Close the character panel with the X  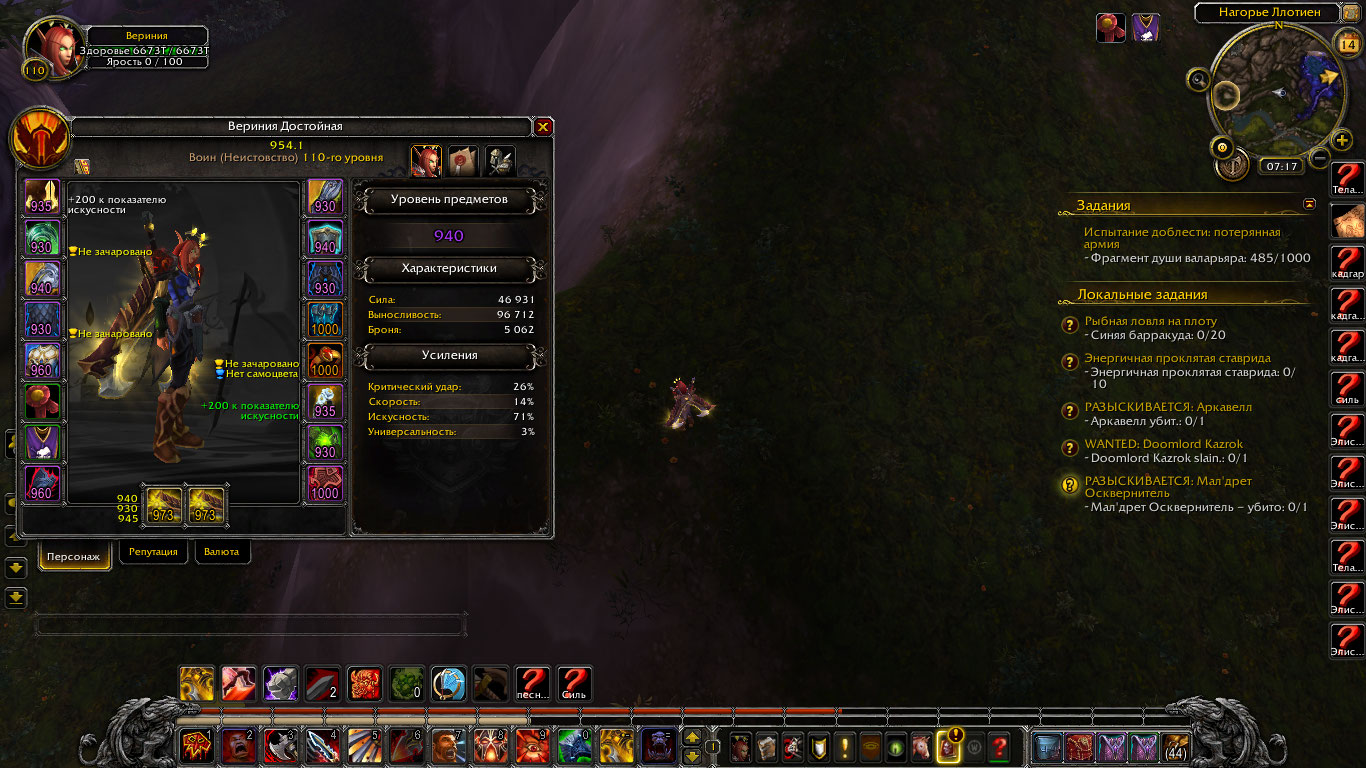(x=543, y=127)
